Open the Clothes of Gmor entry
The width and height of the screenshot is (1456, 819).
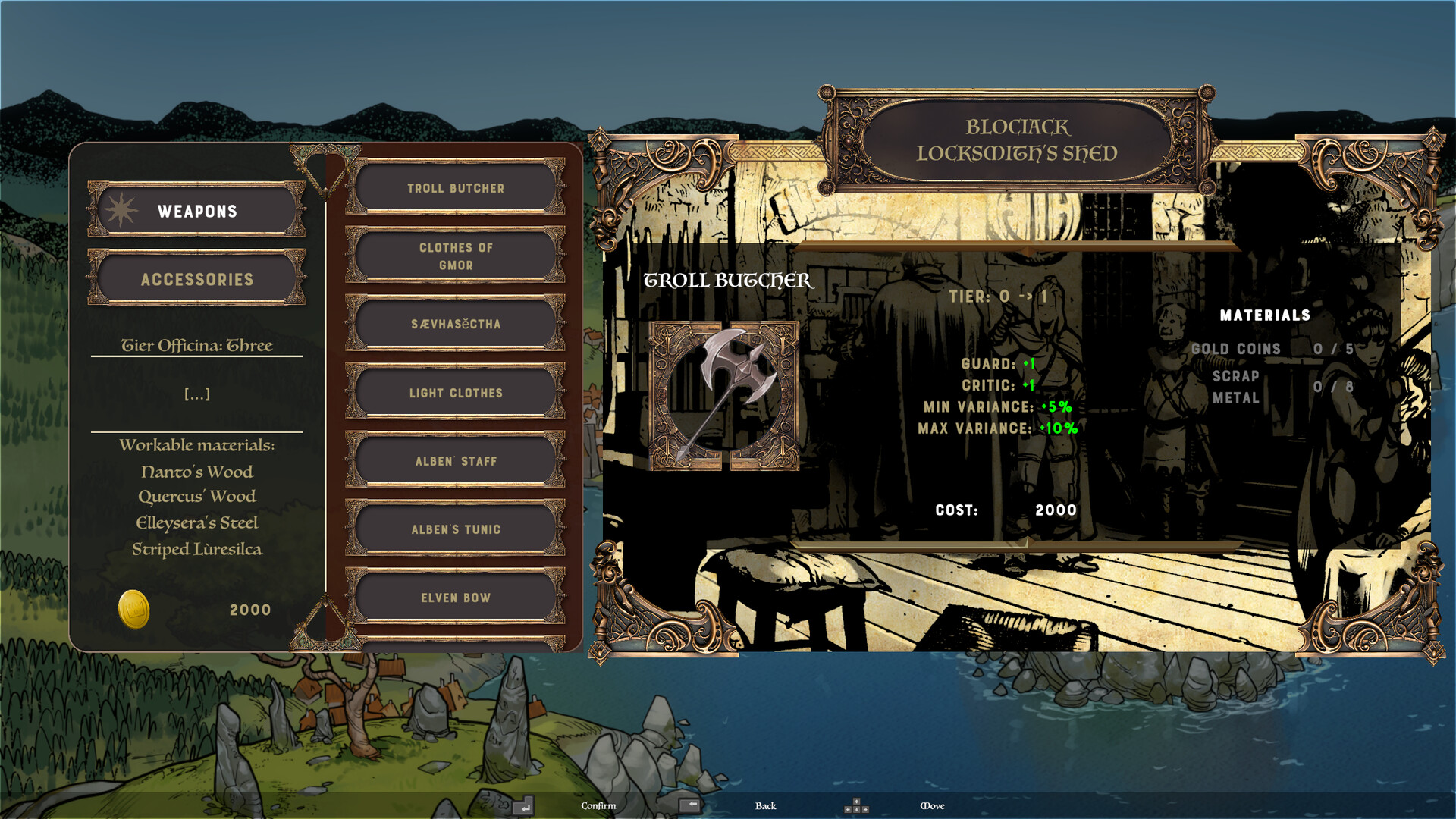(x=455, y=256)
